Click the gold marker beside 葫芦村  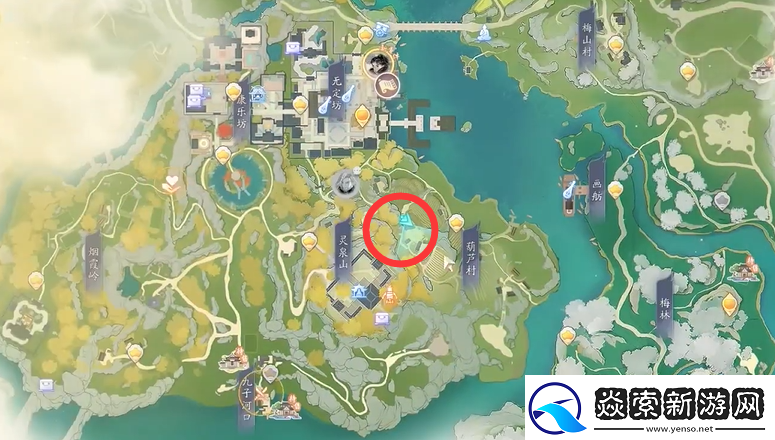click(x=457, y=222)
